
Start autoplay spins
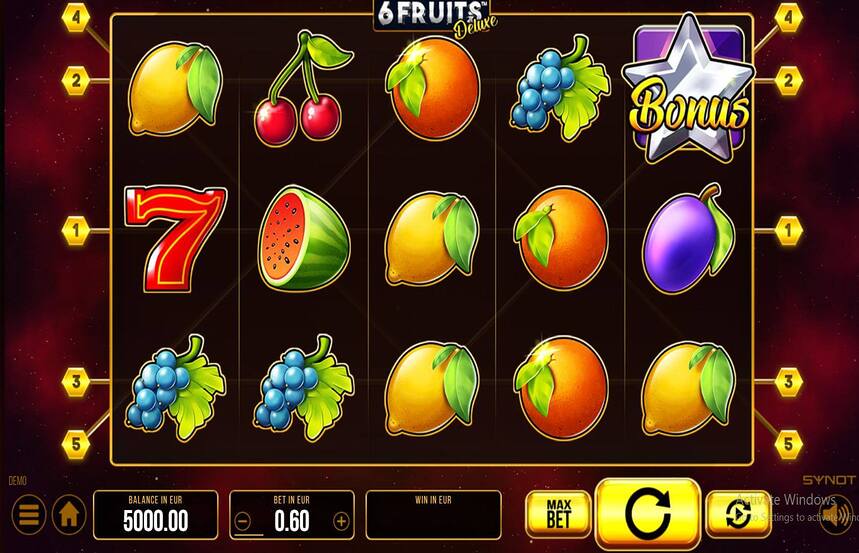pyautogui.click(x=737, y=514)
